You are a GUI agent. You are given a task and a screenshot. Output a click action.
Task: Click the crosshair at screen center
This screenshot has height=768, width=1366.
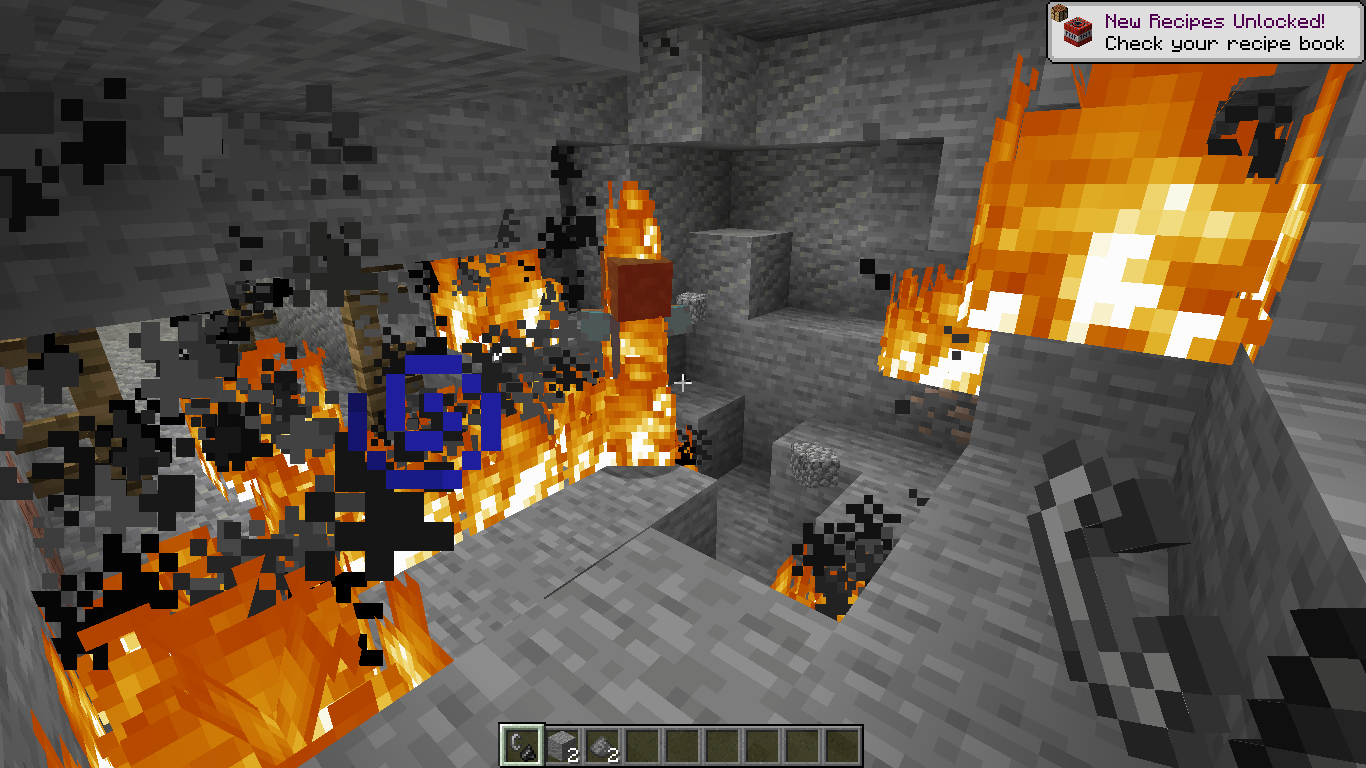pyautogui.click(x=683, y=381)
